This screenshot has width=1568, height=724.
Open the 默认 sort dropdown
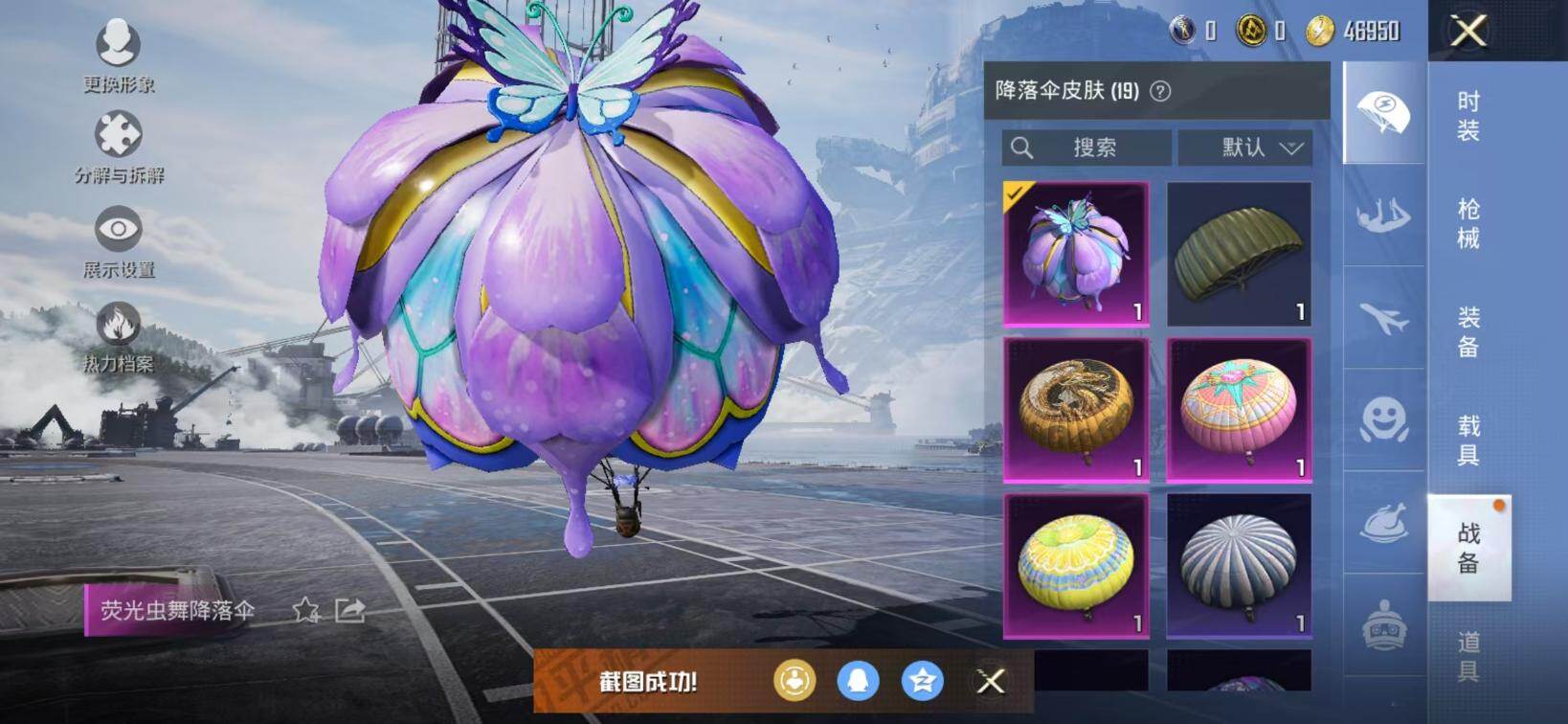pos(1244,147)
